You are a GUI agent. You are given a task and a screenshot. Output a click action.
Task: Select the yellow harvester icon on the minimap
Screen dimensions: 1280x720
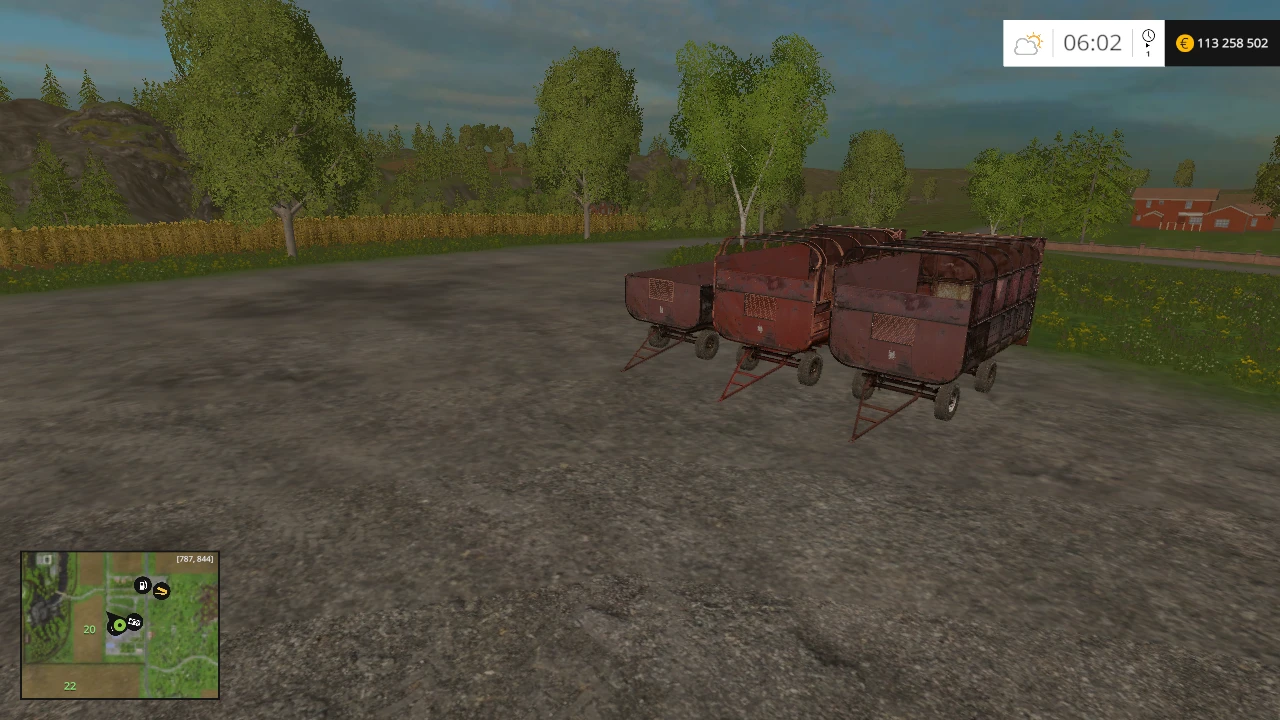162,591
